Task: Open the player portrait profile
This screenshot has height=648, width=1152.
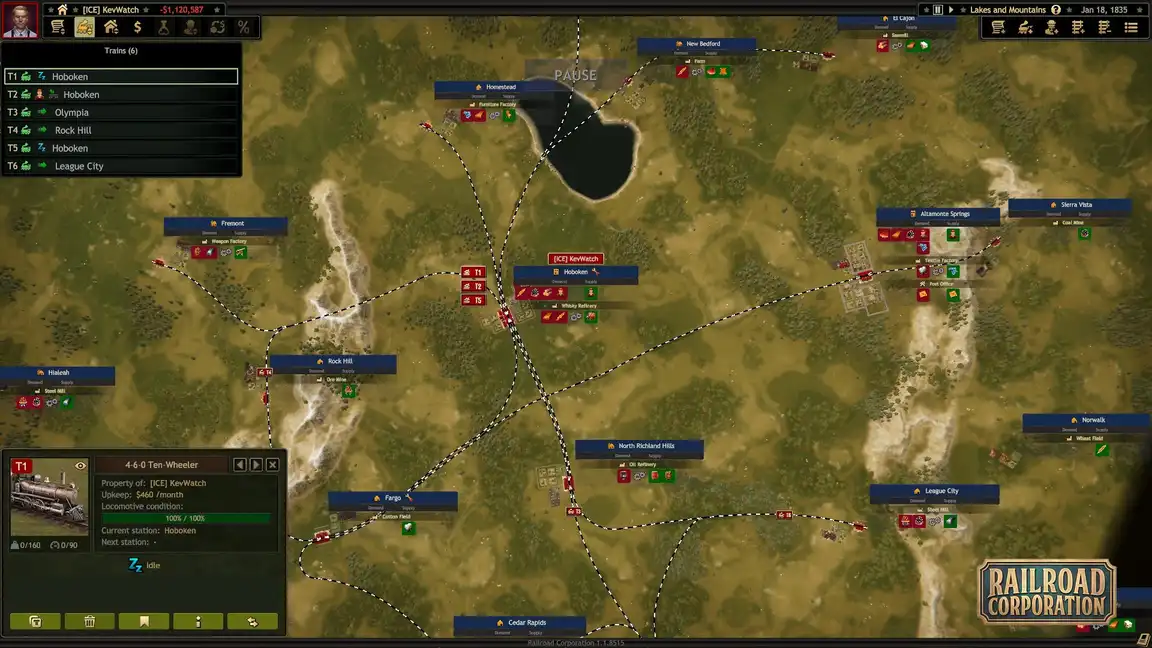Action: tap(19, 20)
